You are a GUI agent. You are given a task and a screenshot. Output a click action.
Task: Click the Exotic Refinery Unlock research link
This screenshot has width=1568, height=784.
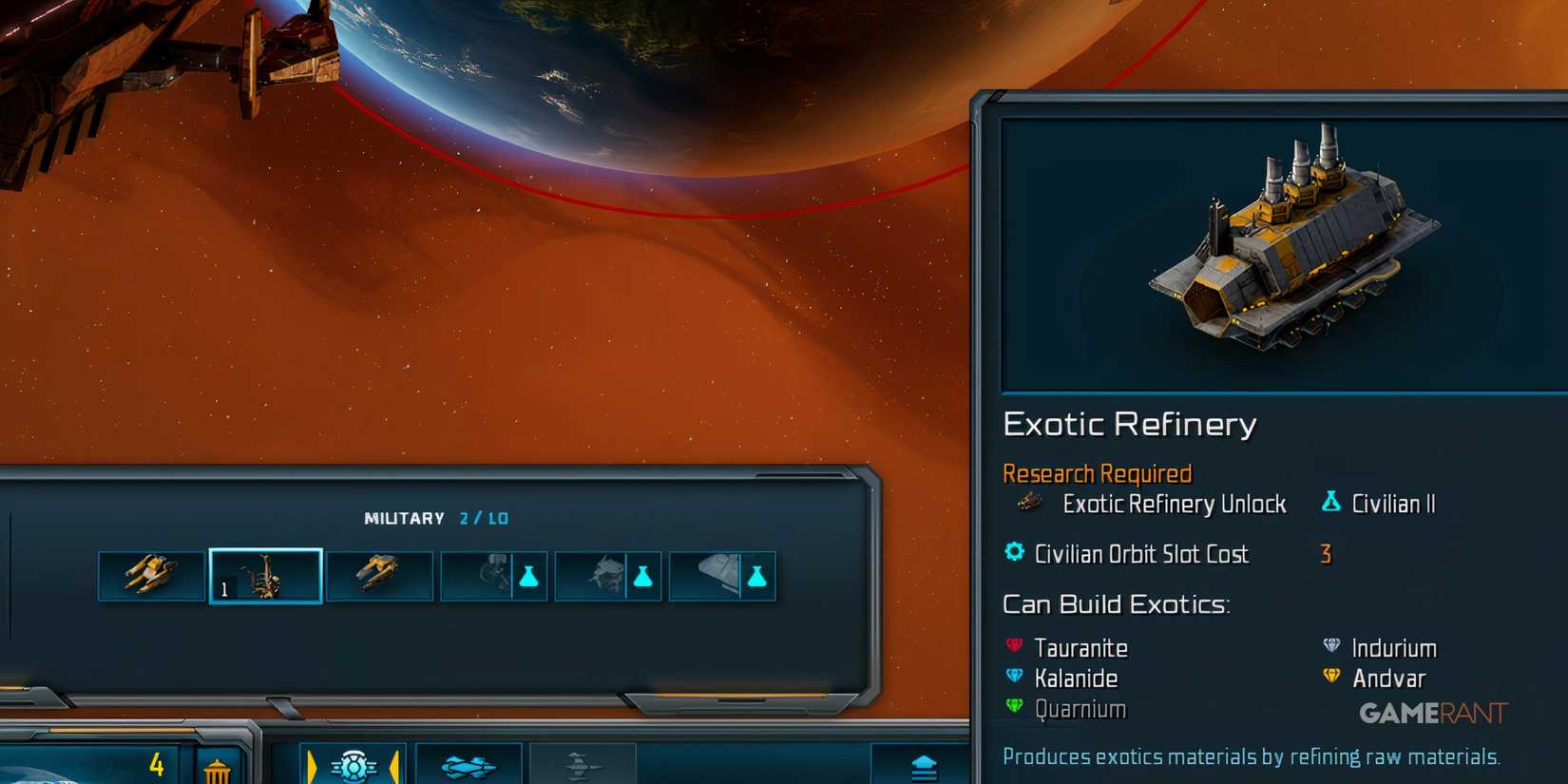[1174, 505]
